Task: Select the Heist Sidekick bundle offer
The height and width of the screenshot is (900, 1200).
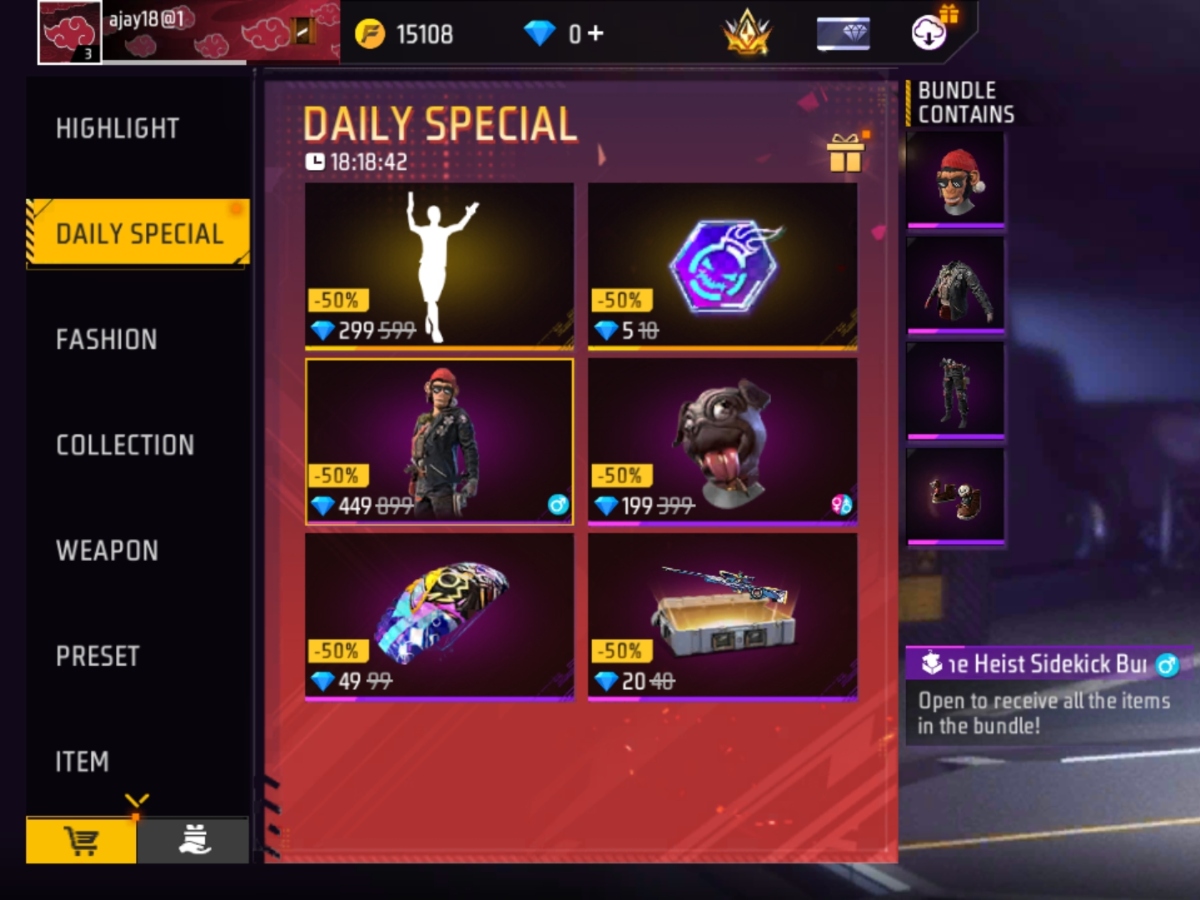Action: coord(439,441)
